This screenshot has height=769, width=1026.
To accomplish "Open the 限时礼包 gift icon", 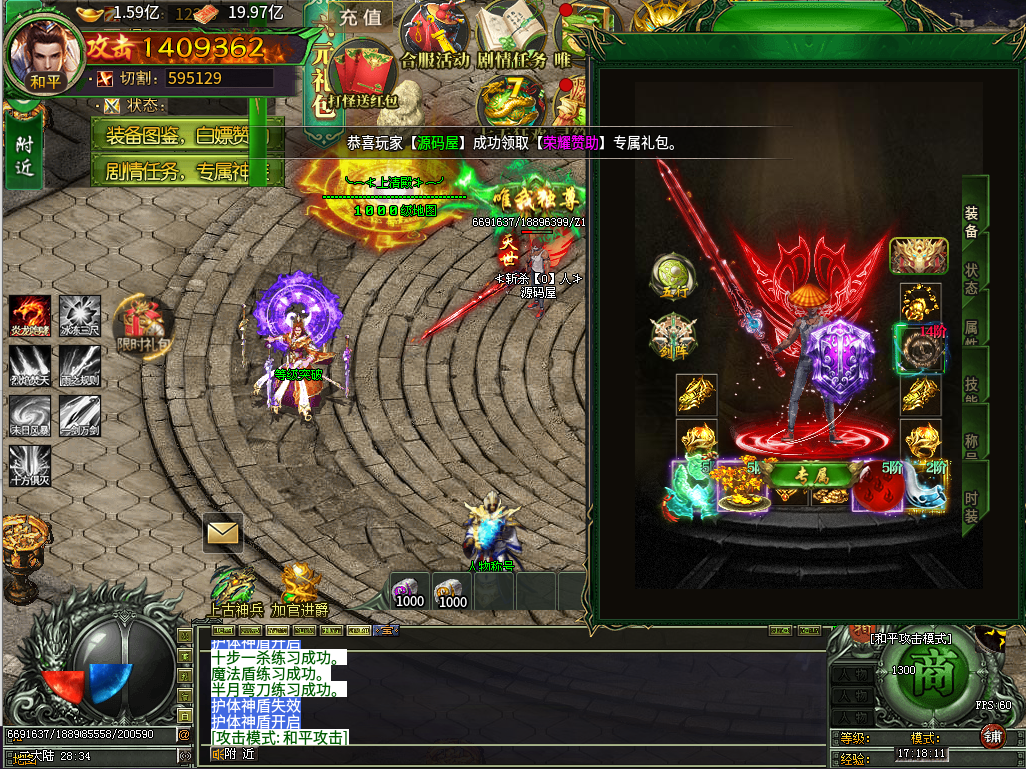I will (x=144, y=323).
